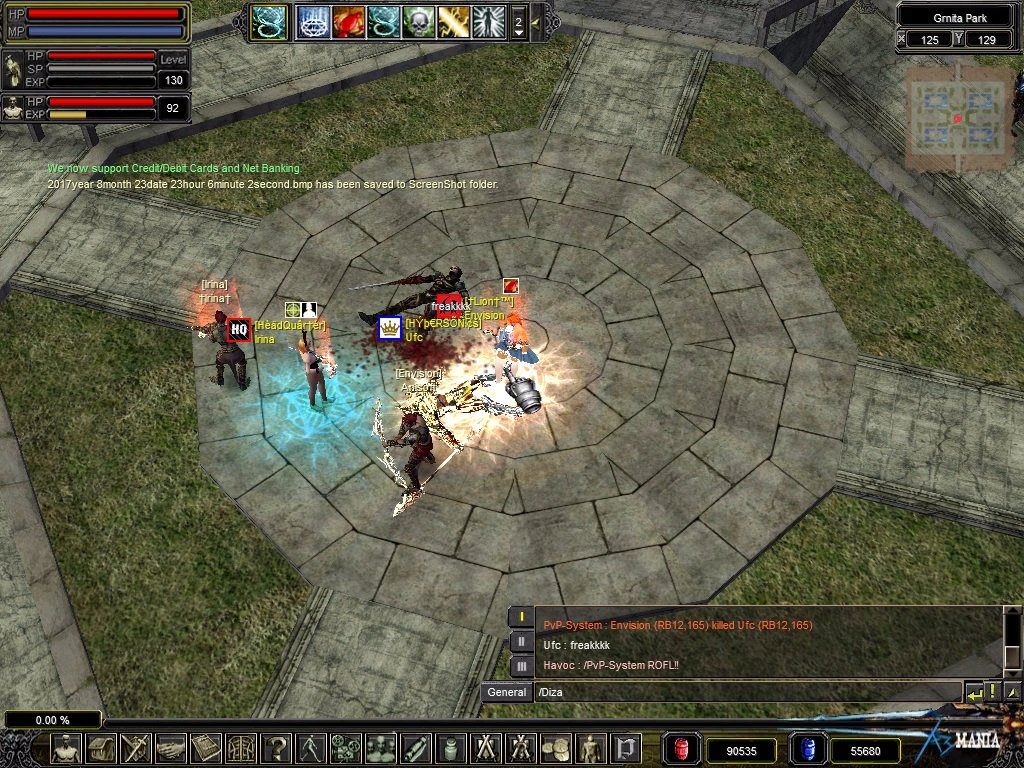Open the gold coins button in the toolbar
Image resolution: width=1024 pixels, height=768 pixels.
(555, 748)
